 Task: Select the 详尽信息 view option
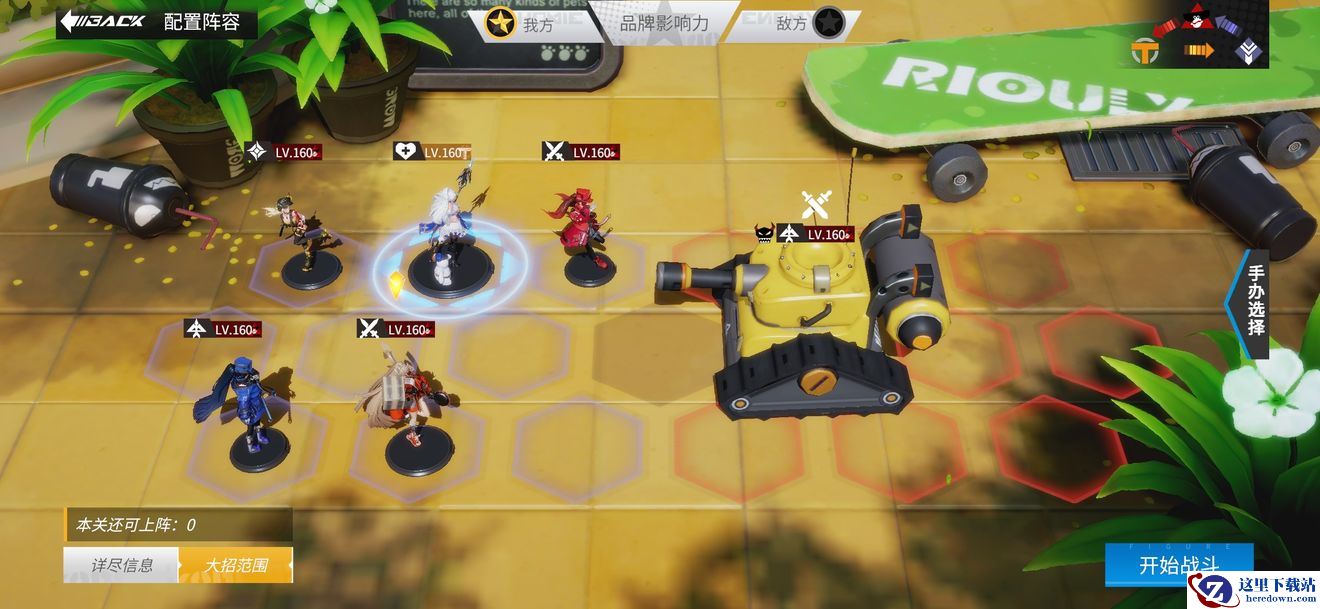click(122, 565)
